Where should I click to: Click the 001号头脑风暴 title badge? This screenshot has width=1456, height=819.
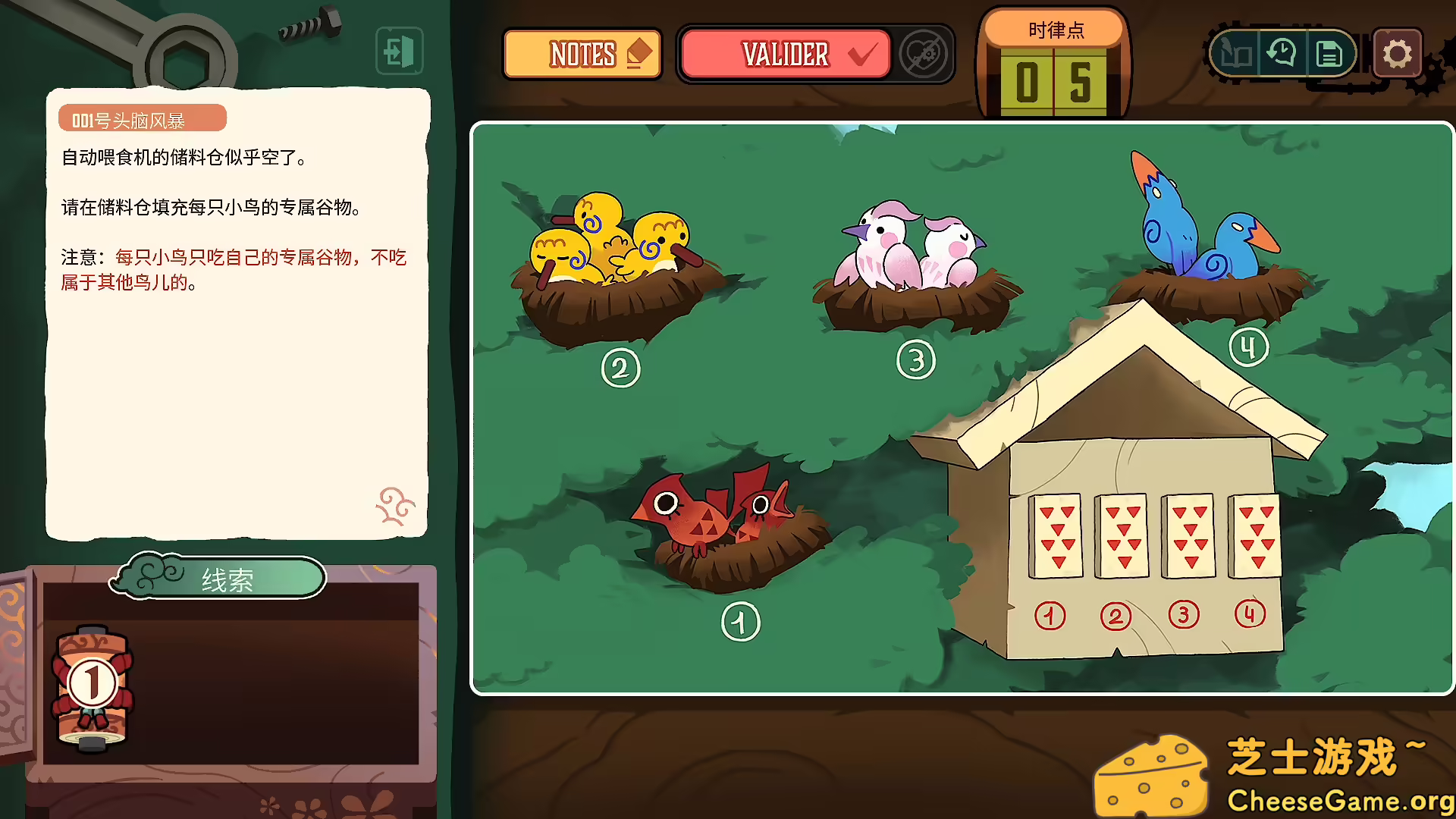coord(142,118)
